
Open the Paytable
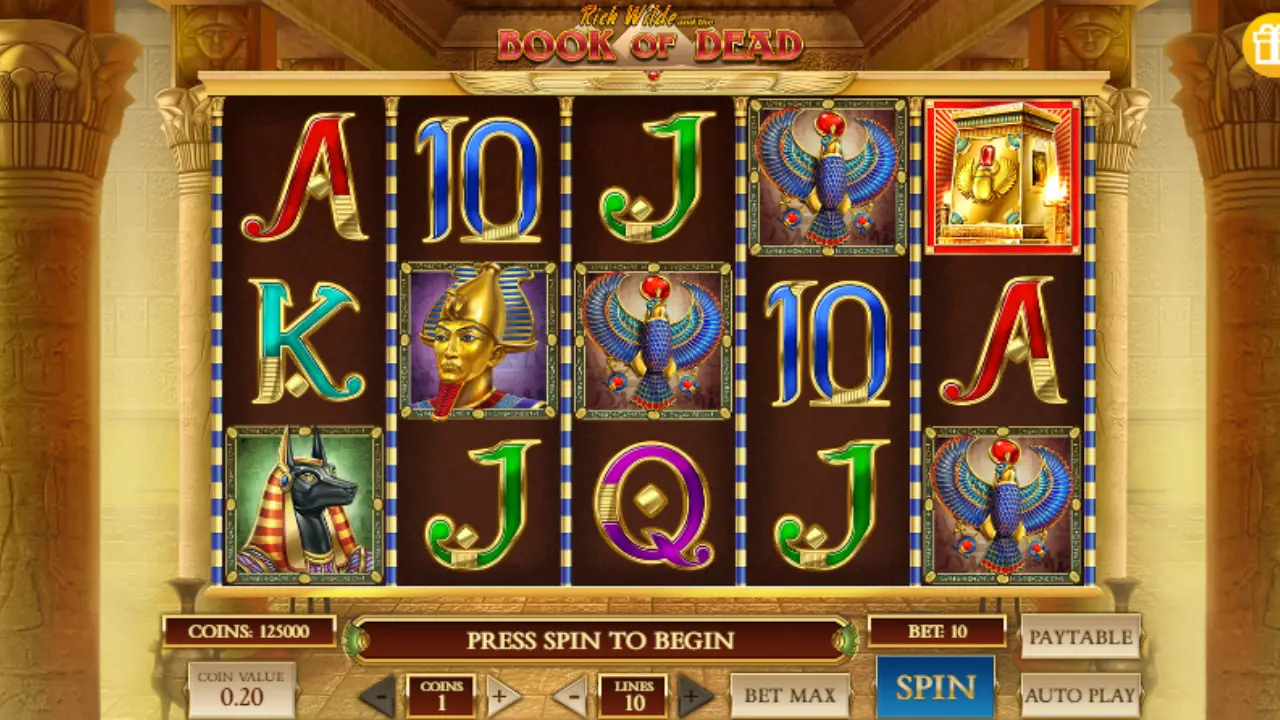pyautogui.click(x=1080, y=637)
